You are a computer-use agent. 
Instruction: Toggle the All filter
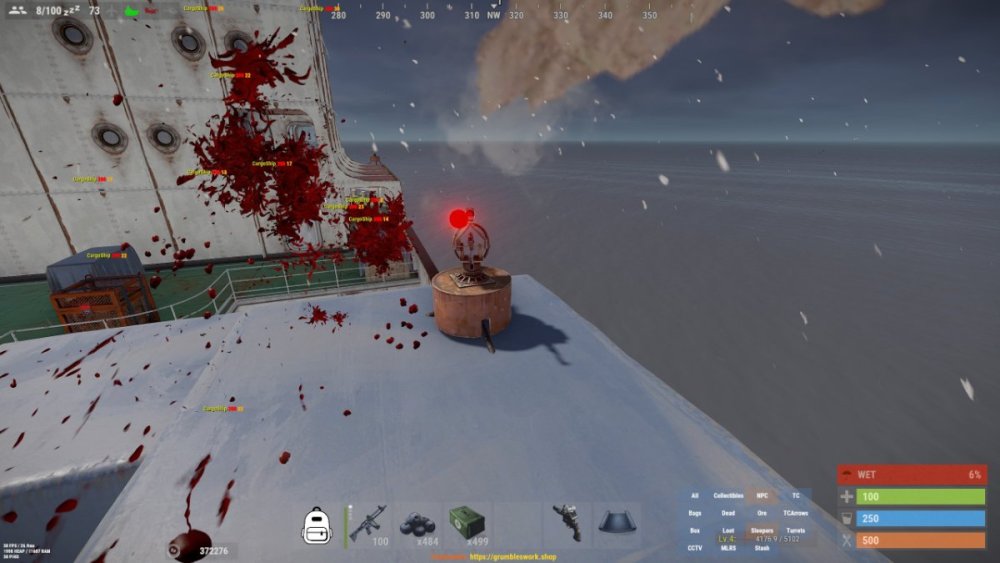(x=695, y=496)
